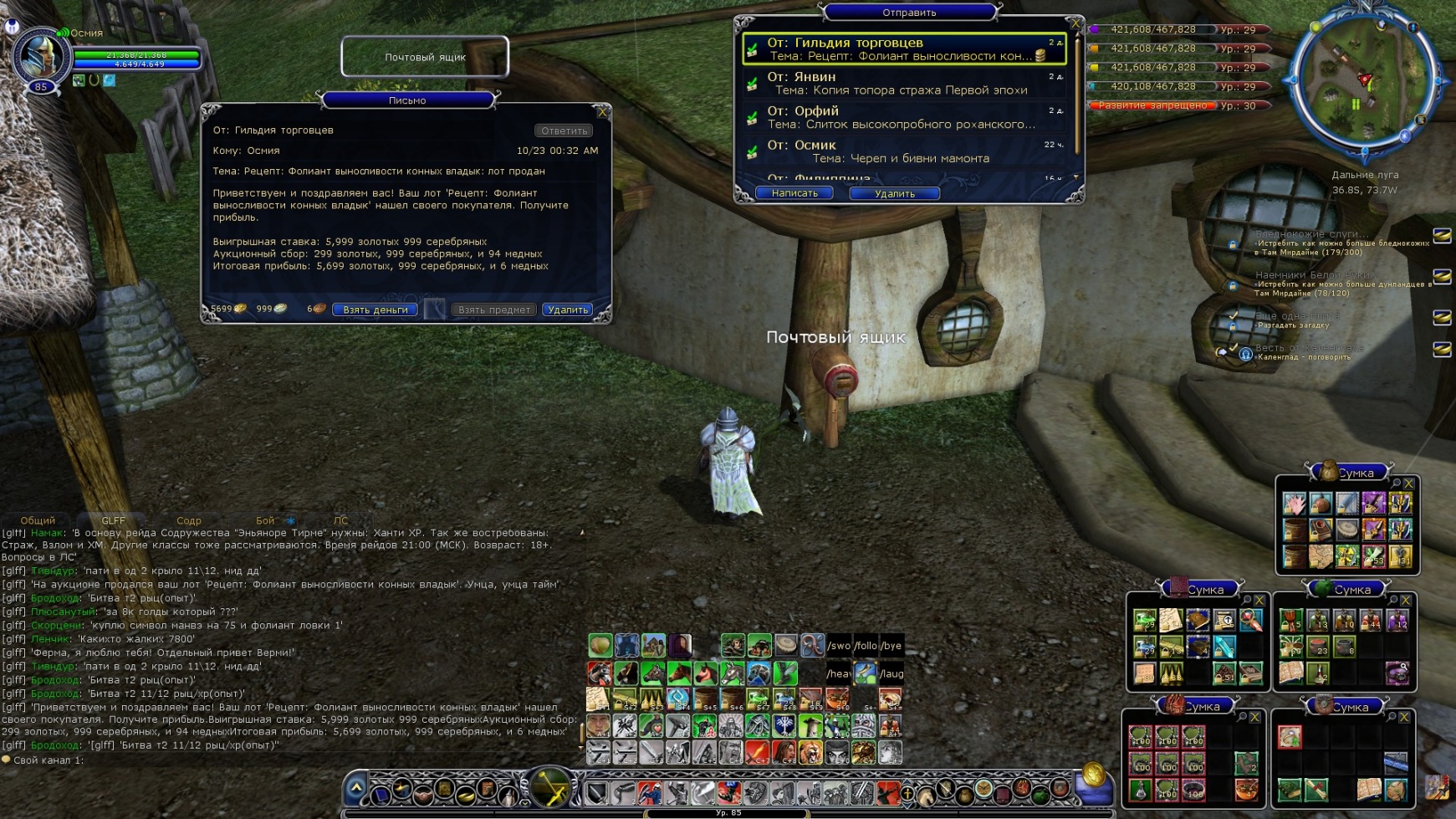Open the gold coin store button
The height and width of the screenshot is (819, 1456).
tap(1092, 774)
